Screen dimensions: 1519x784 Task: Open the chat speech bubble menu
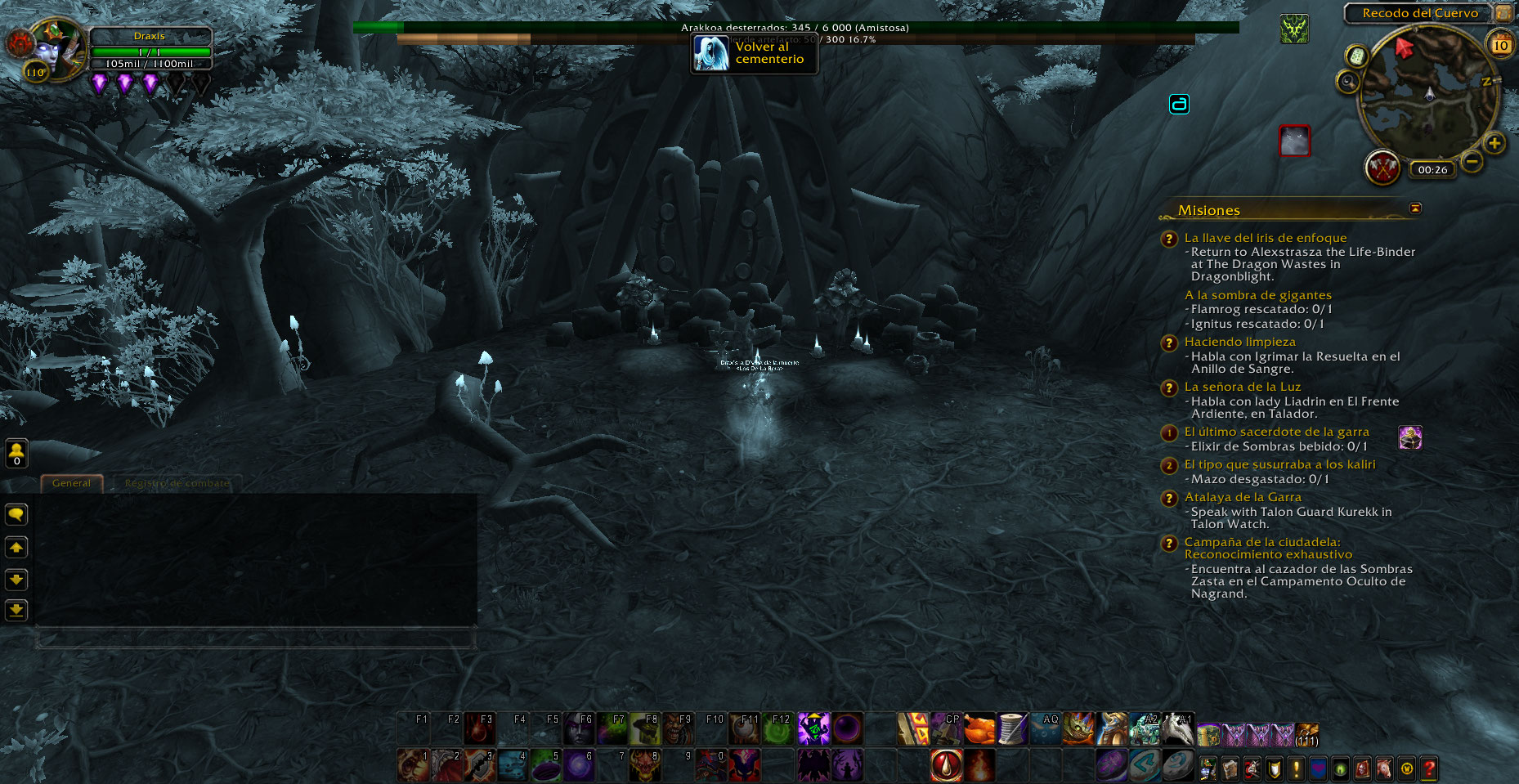pos(16,514)
